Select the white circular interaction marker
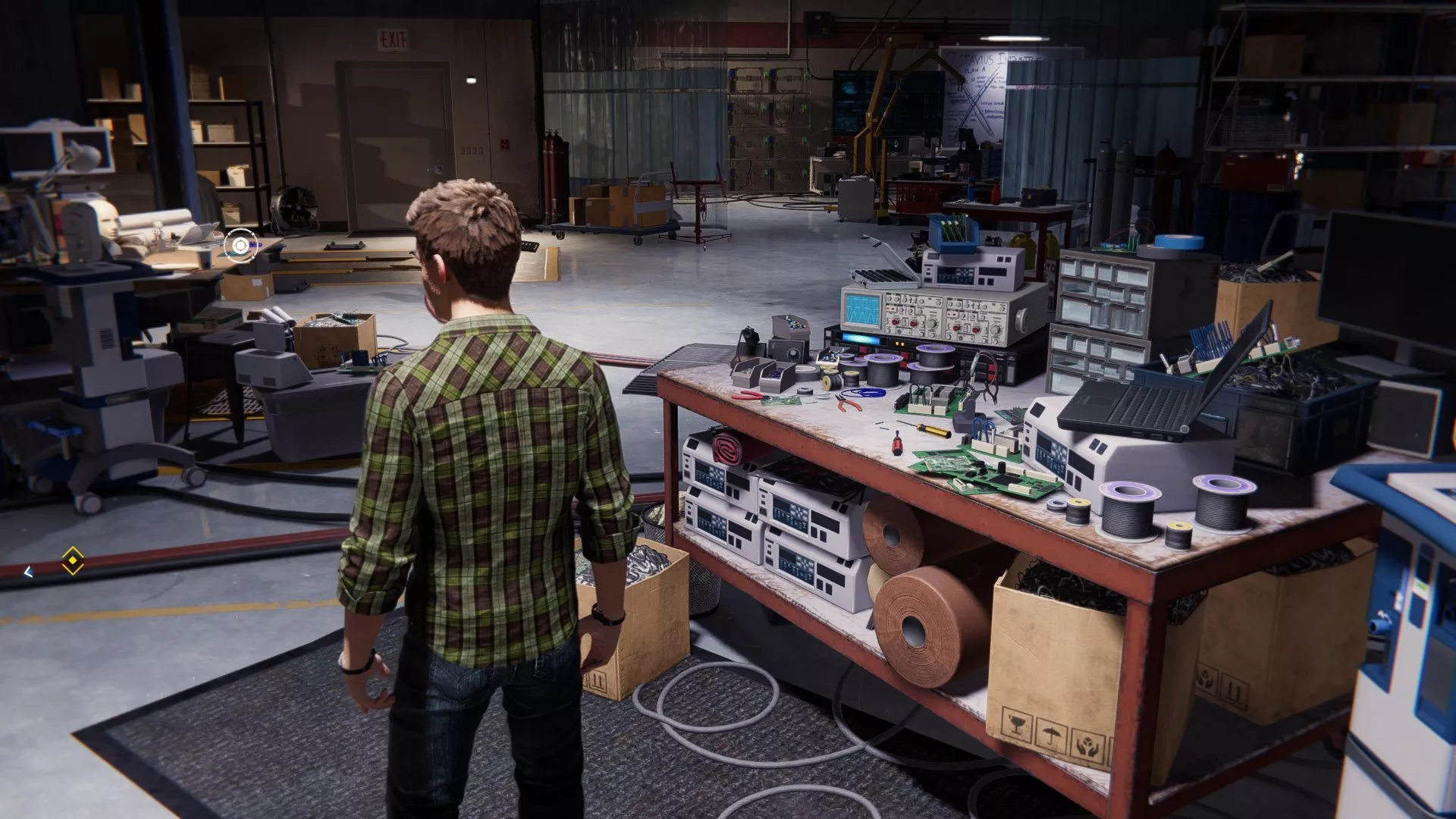Image resolution: width=1456 pixels, height=819 pixels. pyautogui.click(x=240, y=246)
